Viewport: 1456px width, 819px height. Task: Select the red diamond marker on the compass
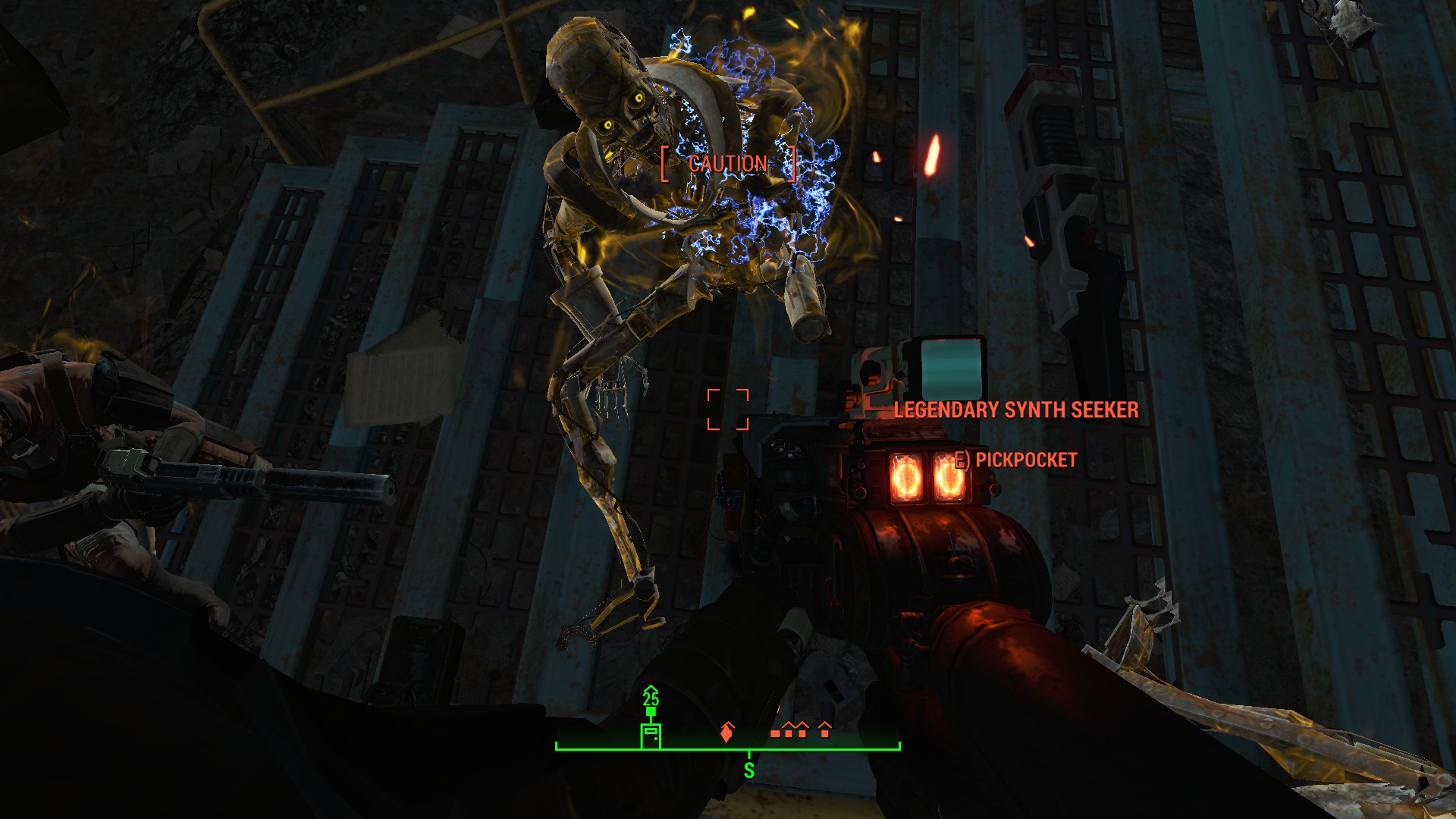tap(727, 733)
